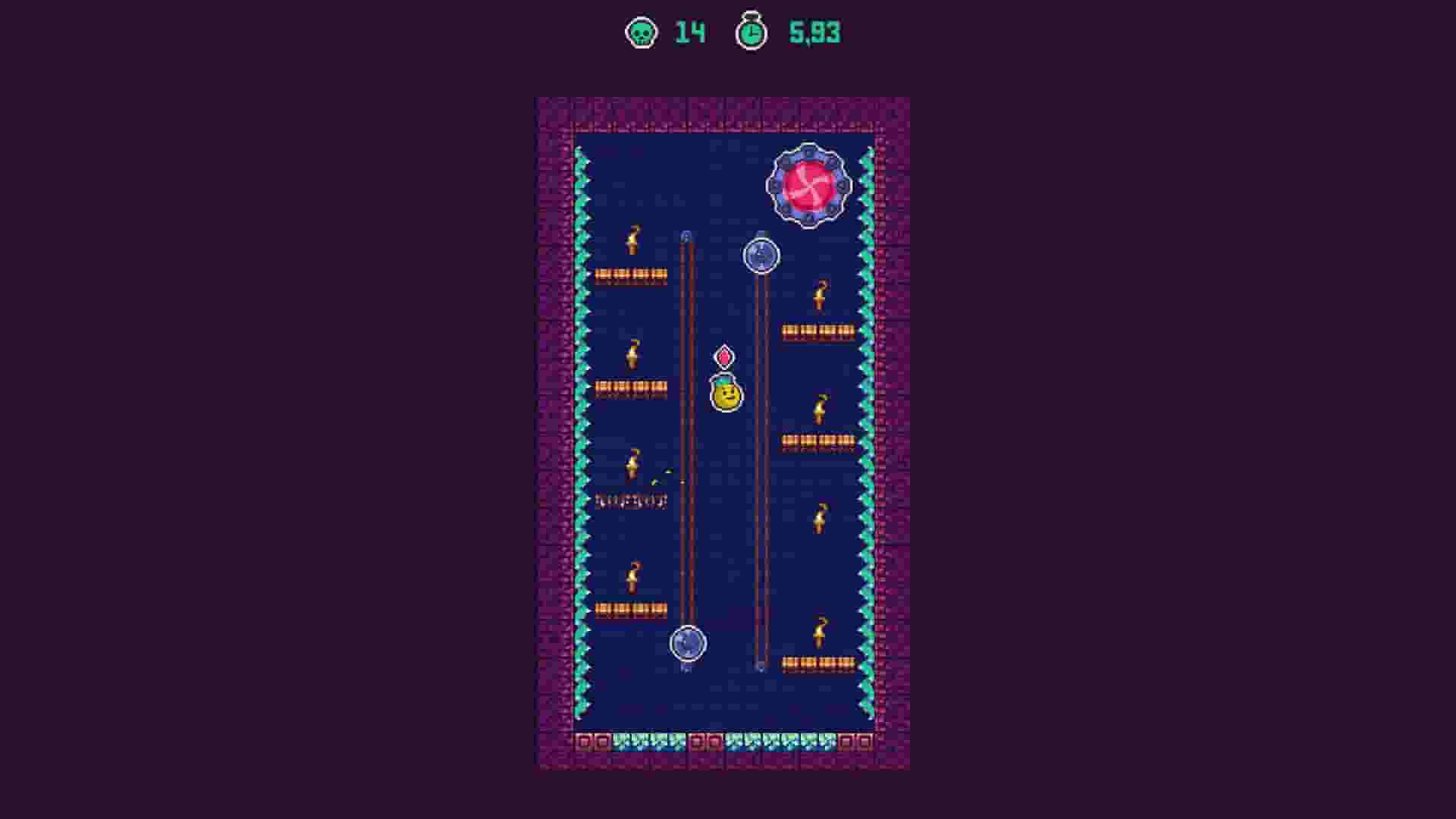The image size is (1456, 819).
Task: Click the saw blade at the bottom left
Action: click(689, 644)
